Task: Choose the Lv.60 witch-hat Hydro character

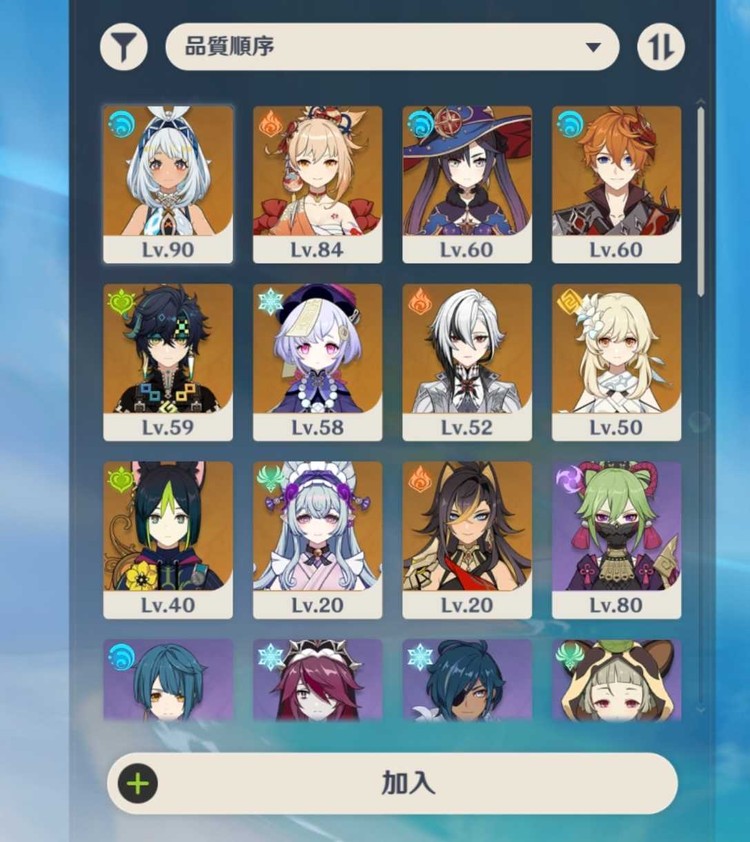Action: (467, 183)
